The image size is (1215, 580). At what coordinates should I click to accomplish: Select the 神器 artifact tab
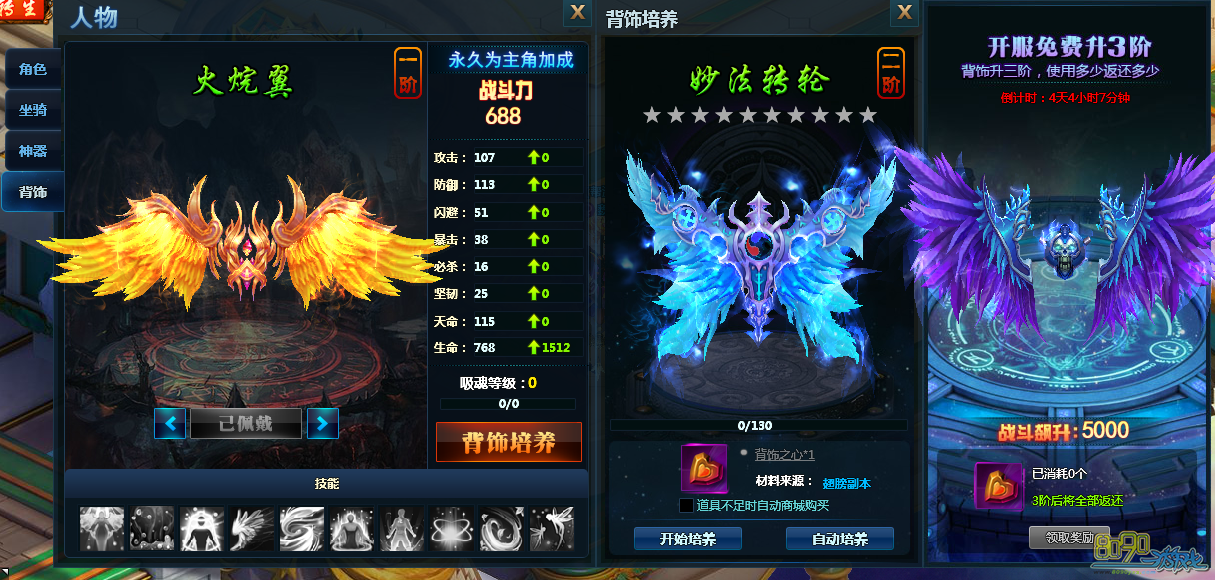[33, 151]
